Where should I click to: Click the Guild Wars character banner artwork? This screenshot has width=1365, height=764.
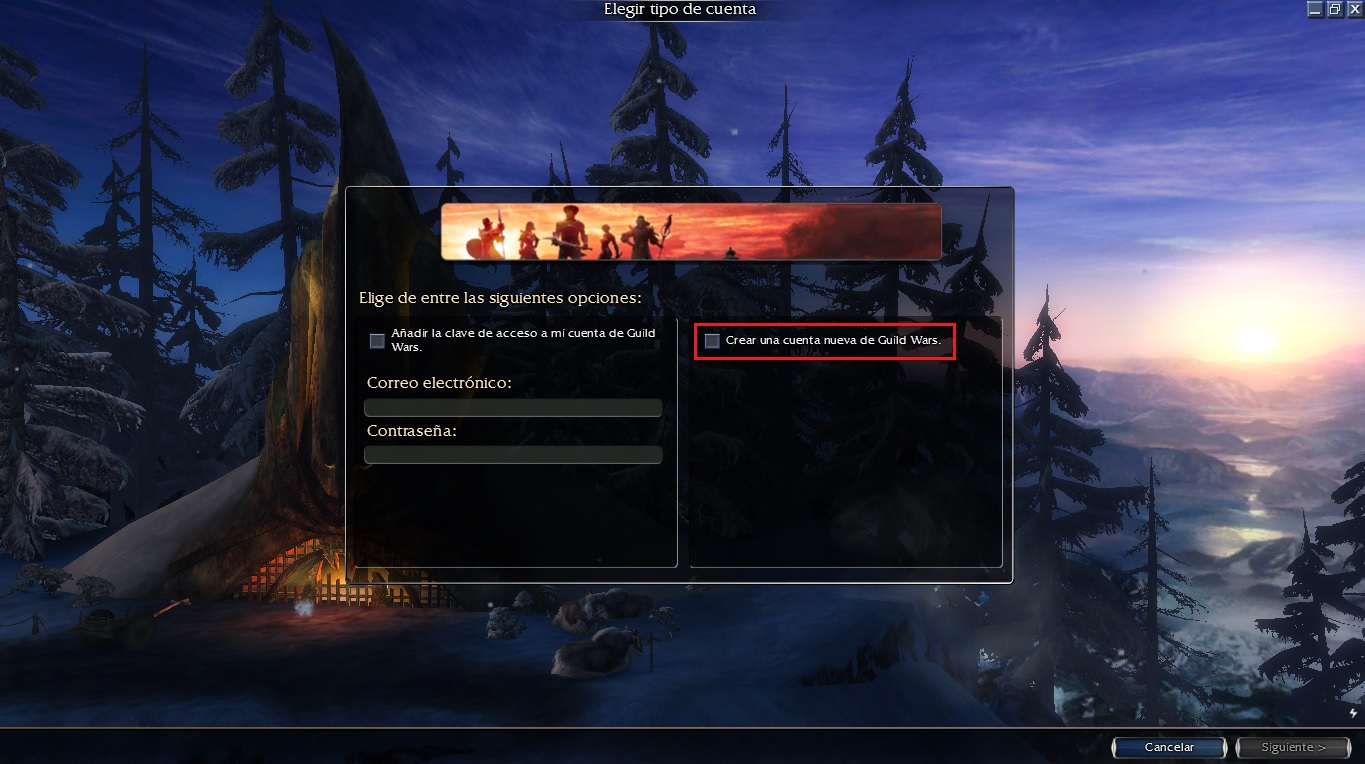click(x=690, y=229)
